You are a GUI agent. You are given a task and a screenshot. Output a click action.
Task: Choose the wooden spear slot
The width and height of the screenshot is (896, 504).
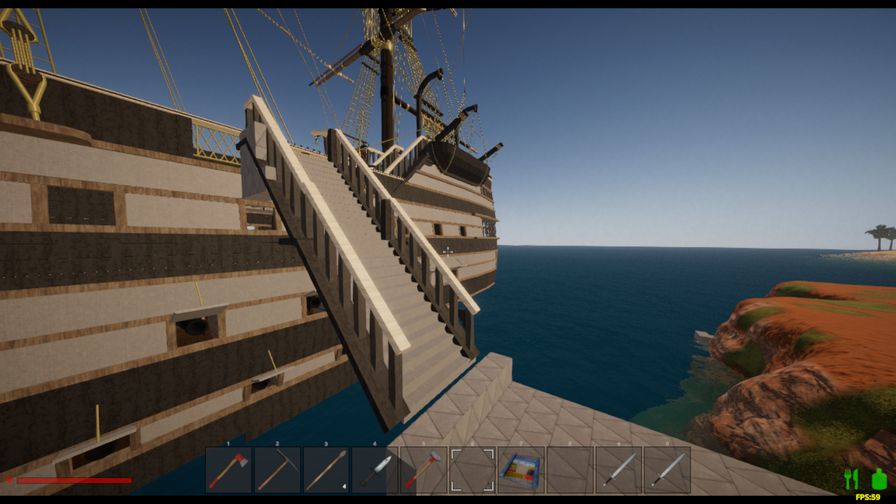coord(326,469)
